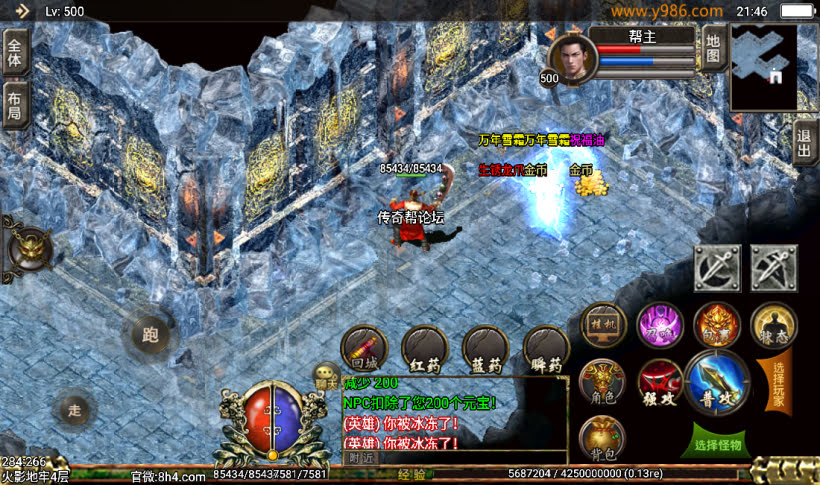
Task: Switch the chat channel via 附近 tab
Action: click(360, 457)
